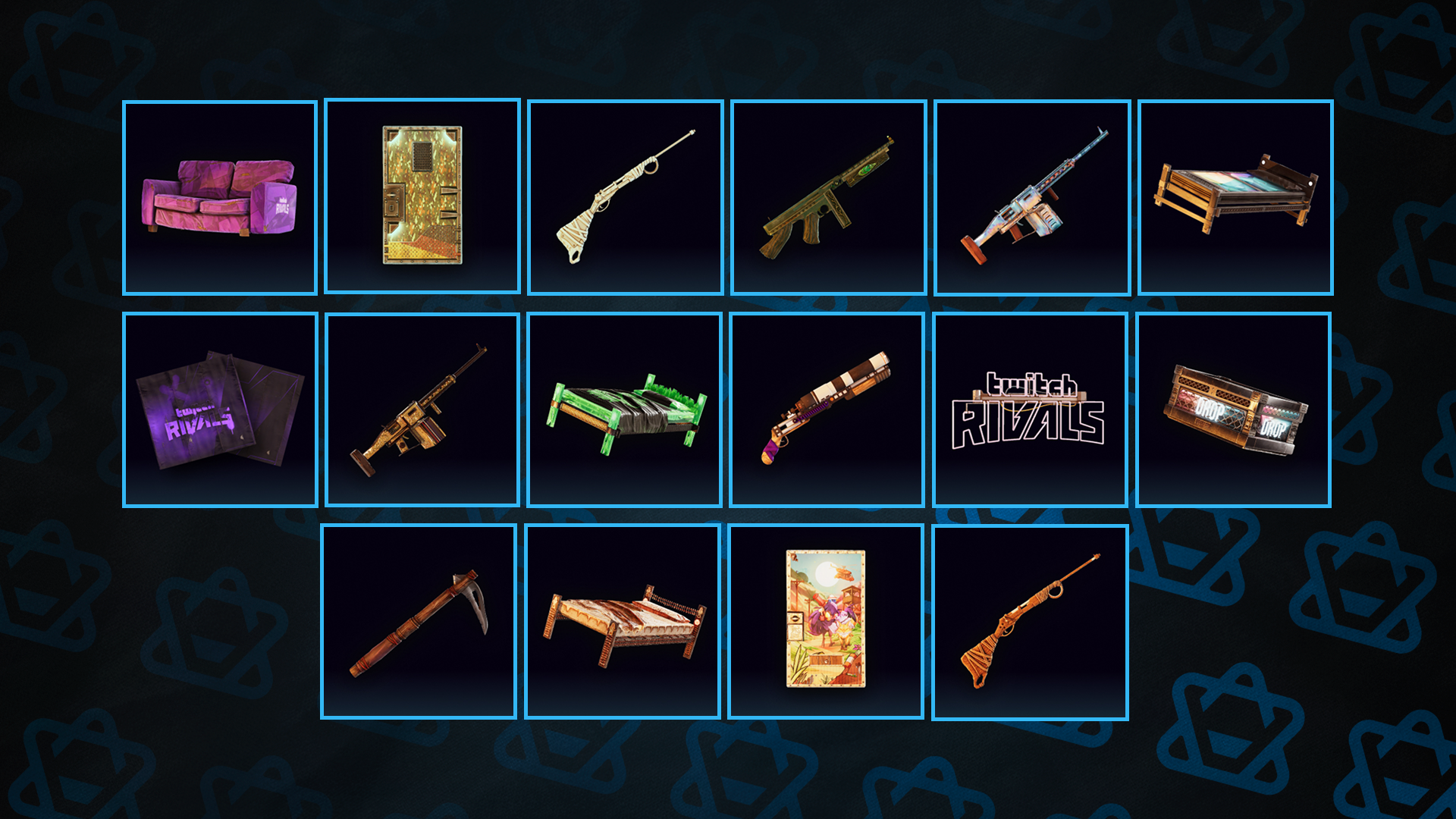Choose the golden ornate door skin

click(422, 196)
